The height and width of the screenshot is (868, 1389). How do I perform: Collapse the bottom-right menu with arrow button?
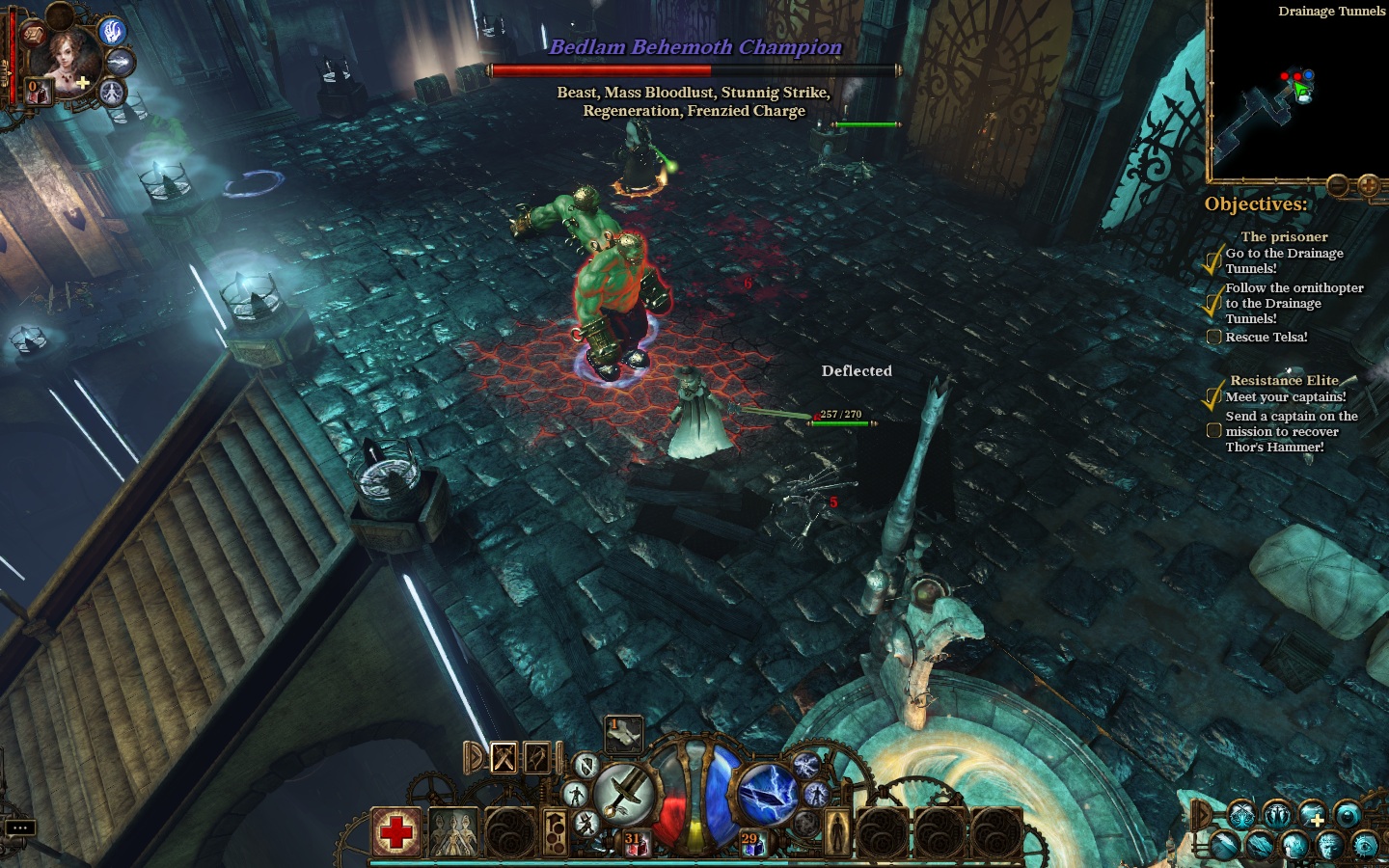point(1202,815)
